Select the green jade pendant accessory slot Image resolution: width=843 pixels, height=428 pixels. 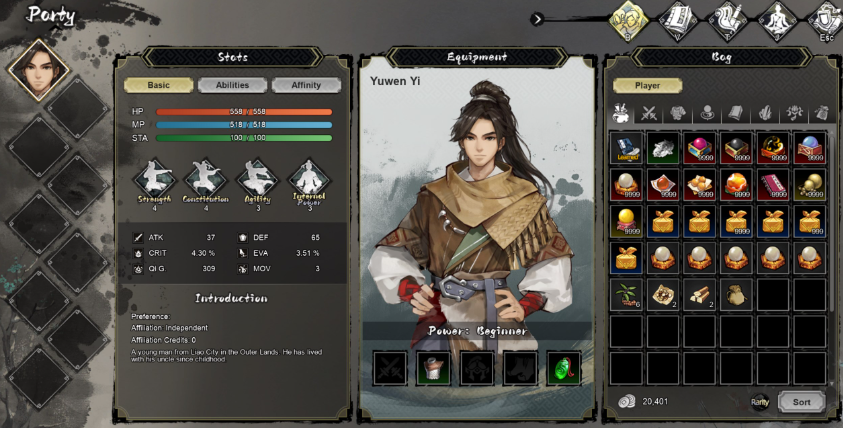click(x=564, y=368)
